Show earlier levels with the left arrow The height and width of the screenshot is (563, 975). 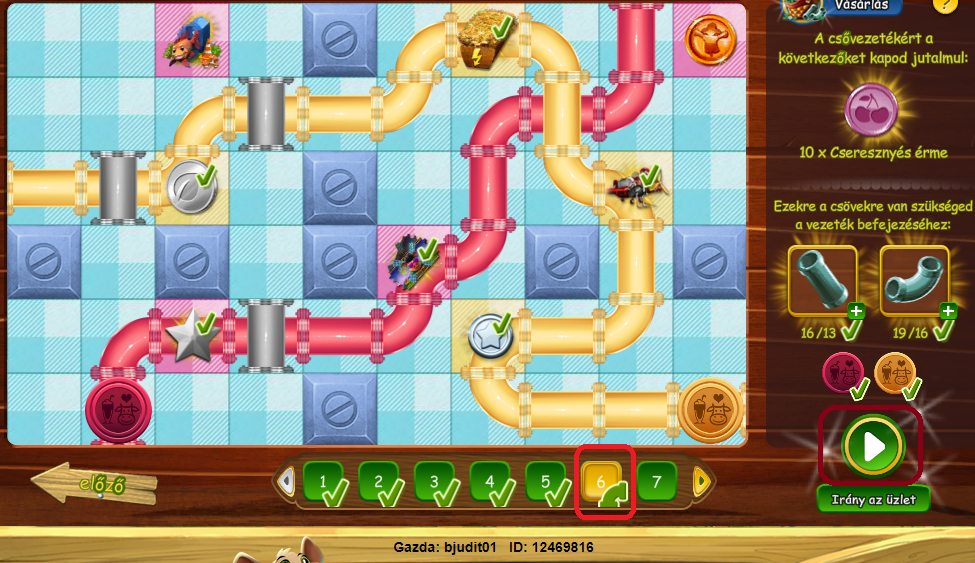286,482
